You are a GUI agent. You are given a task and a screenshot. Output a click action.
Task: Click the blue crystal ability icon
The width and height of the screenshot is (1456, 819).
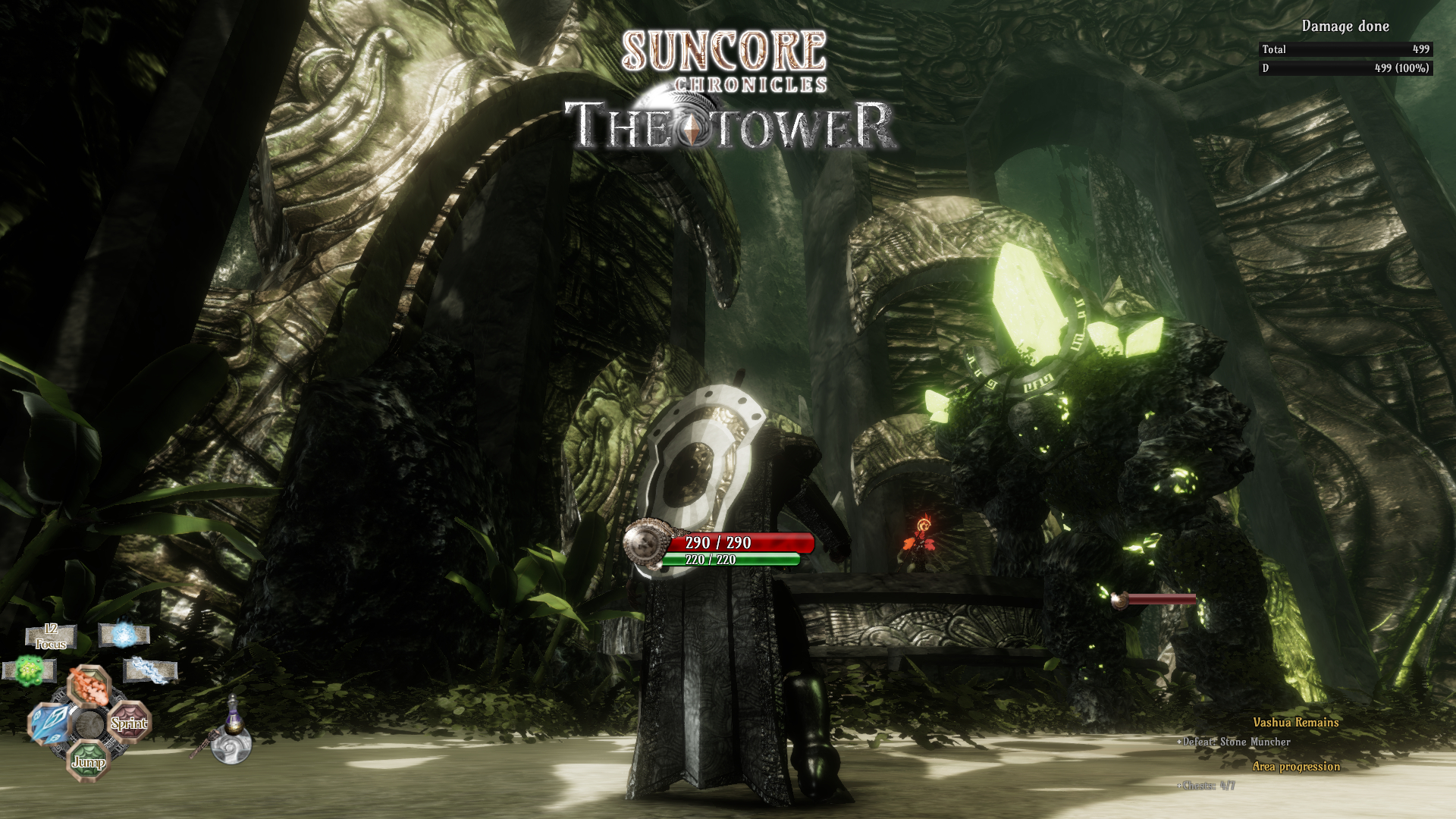[49, 723]
